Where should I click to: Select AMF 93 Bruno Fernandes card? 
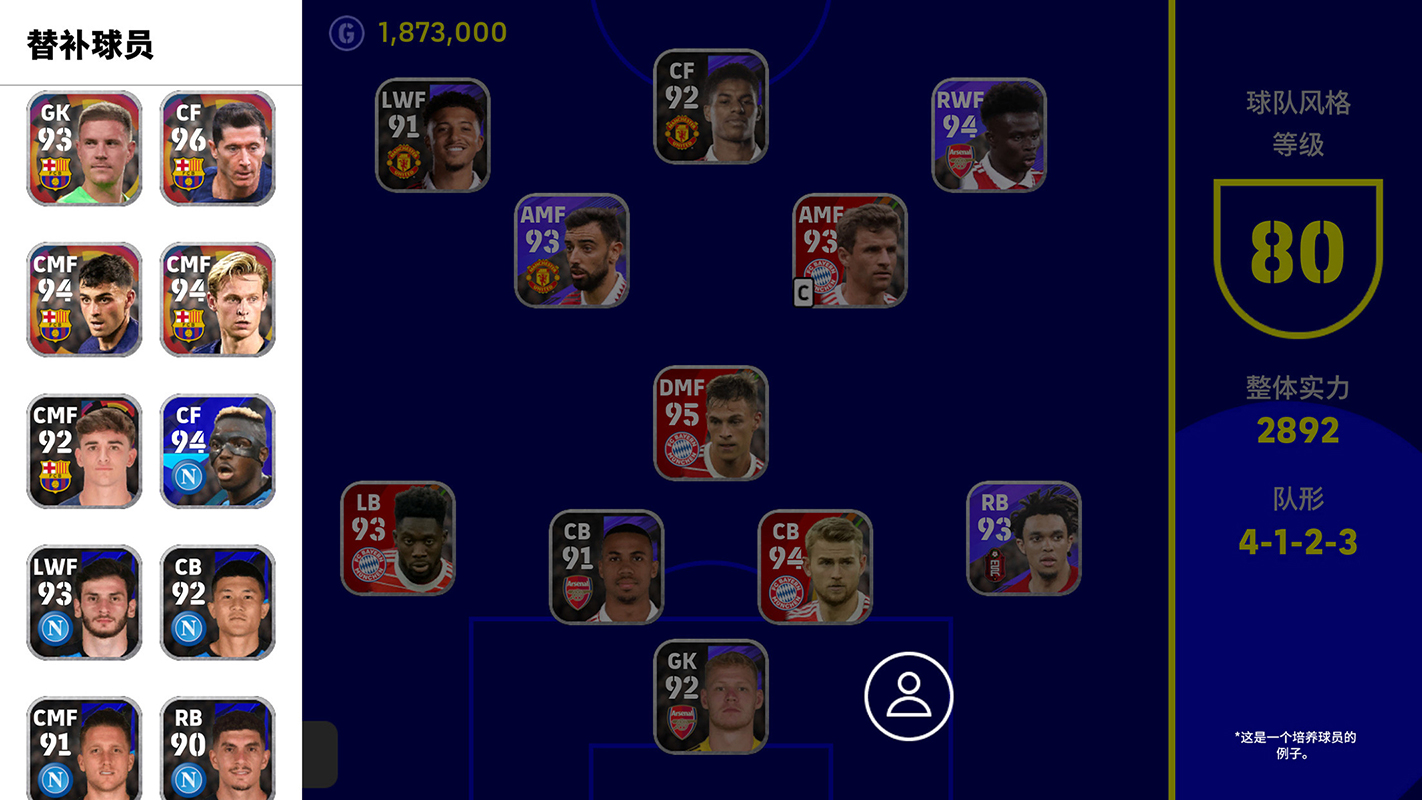[571, 250]
